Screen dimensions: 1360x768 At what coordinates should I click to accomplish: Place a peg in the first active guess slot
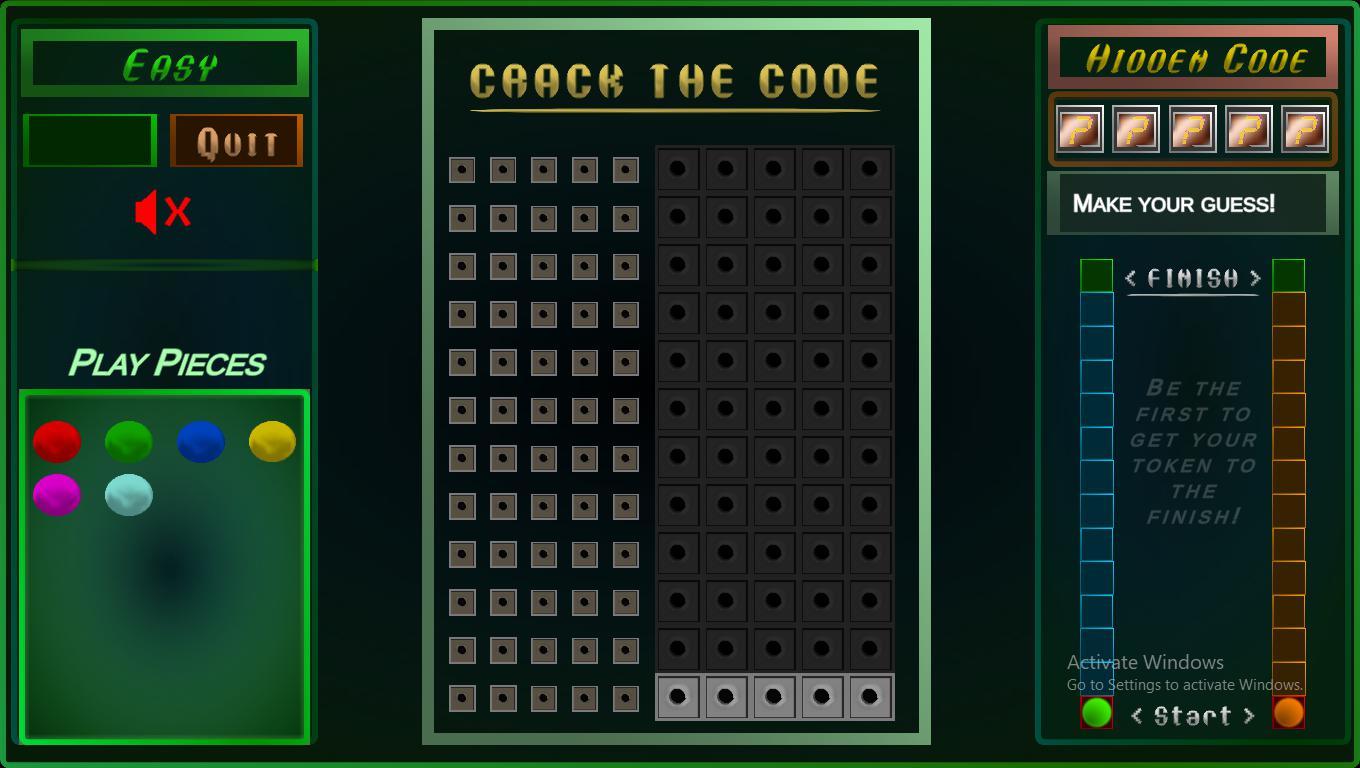tap(678, 695)
